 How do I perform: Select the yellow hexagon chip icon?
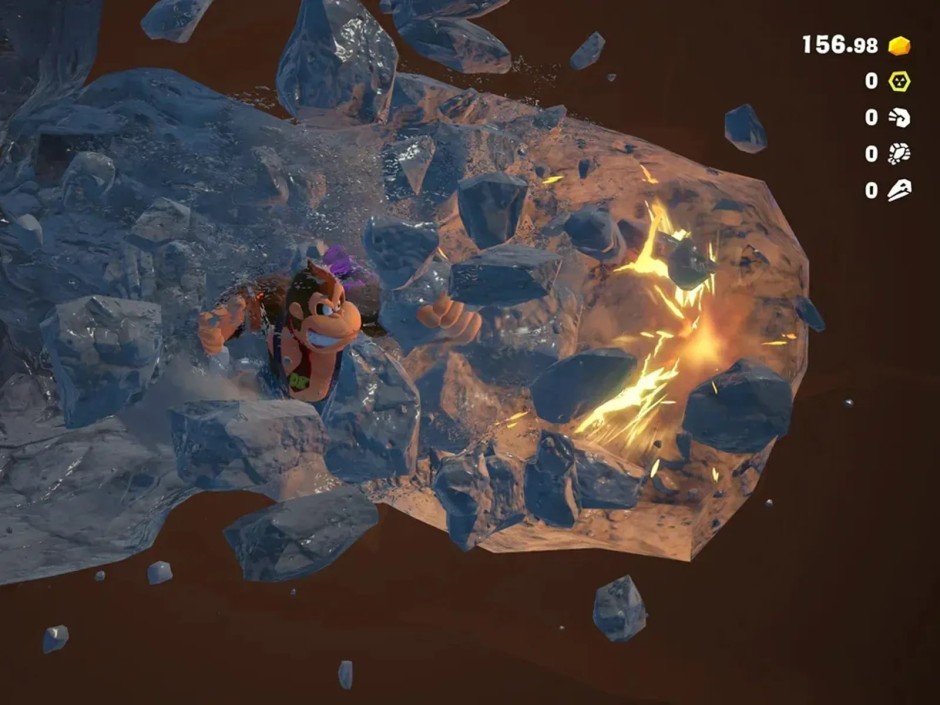899,81
